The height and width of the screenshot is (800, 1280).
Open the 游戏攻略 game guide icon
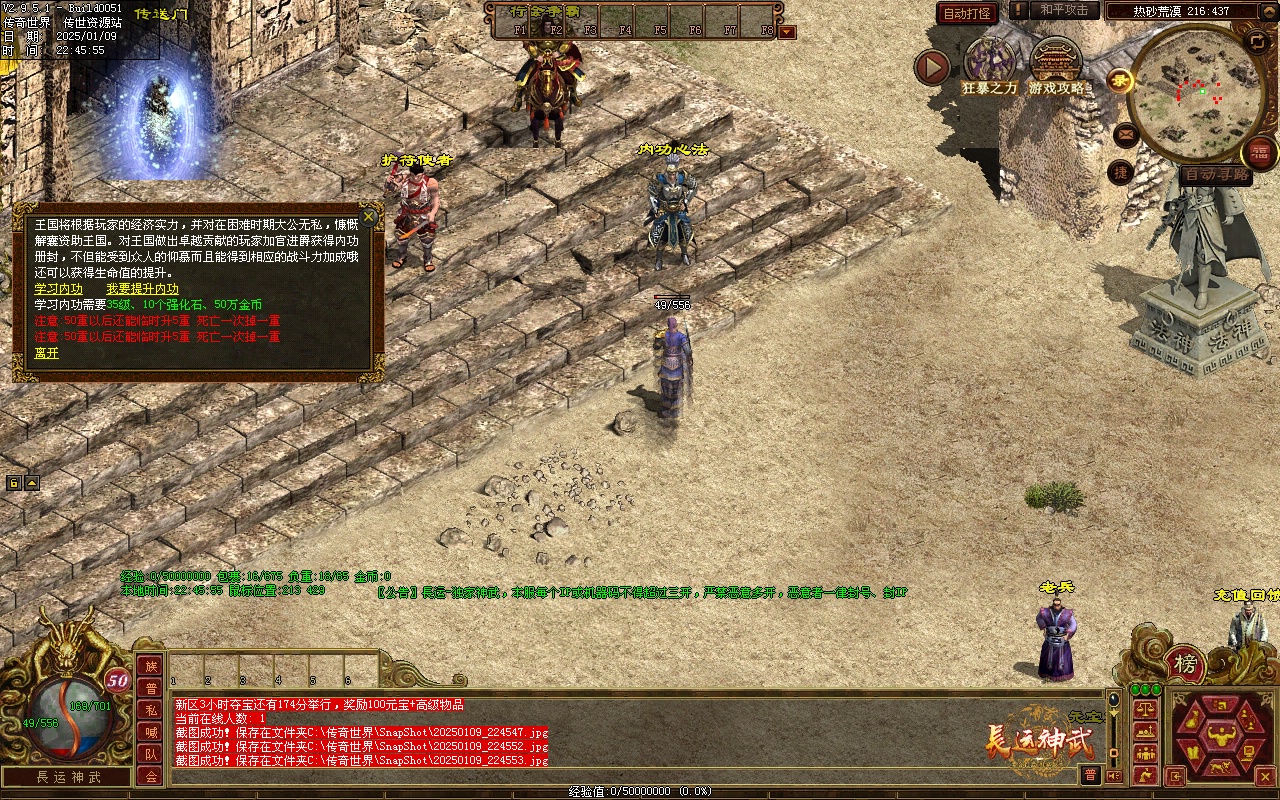tap(1056, 62)
